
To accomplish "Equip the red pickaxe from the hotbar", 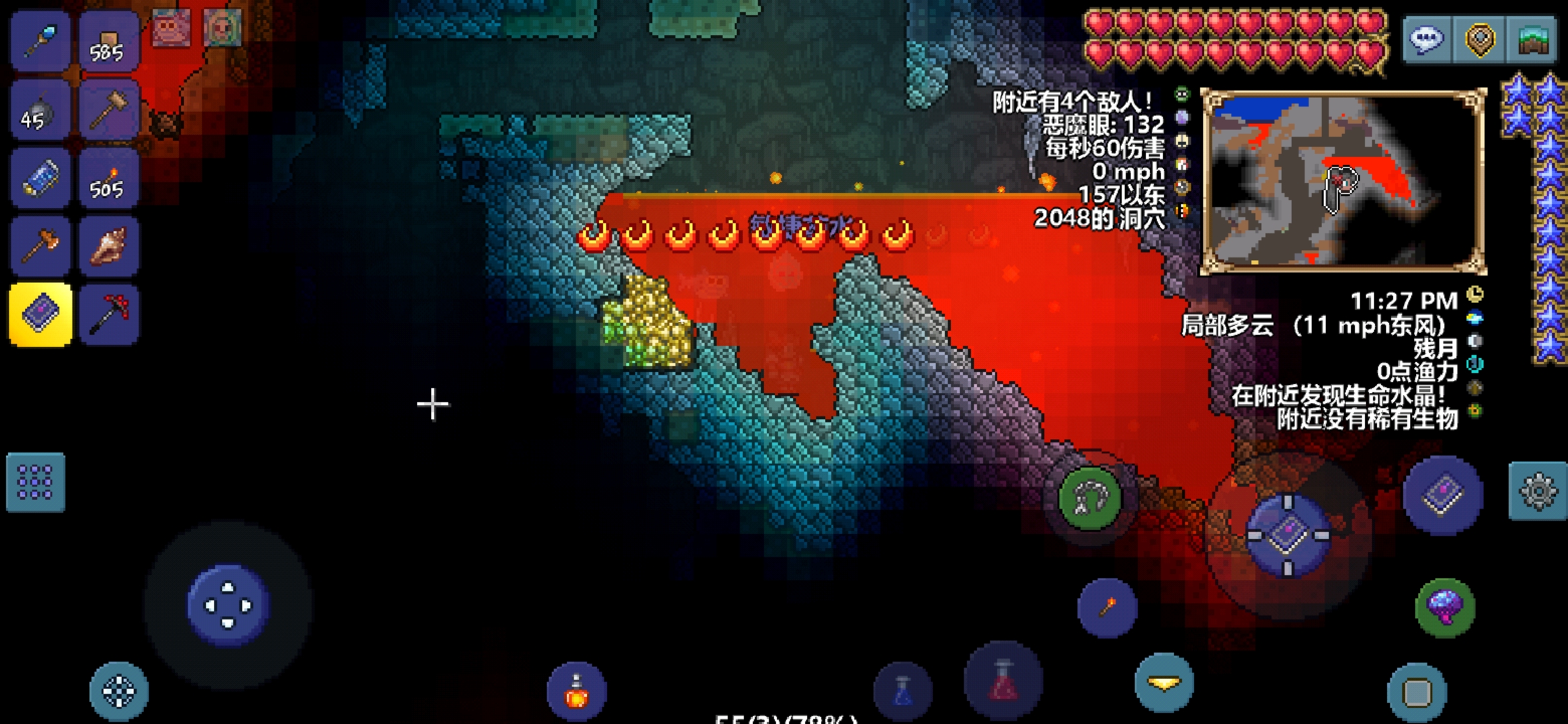I will (109, 314).
